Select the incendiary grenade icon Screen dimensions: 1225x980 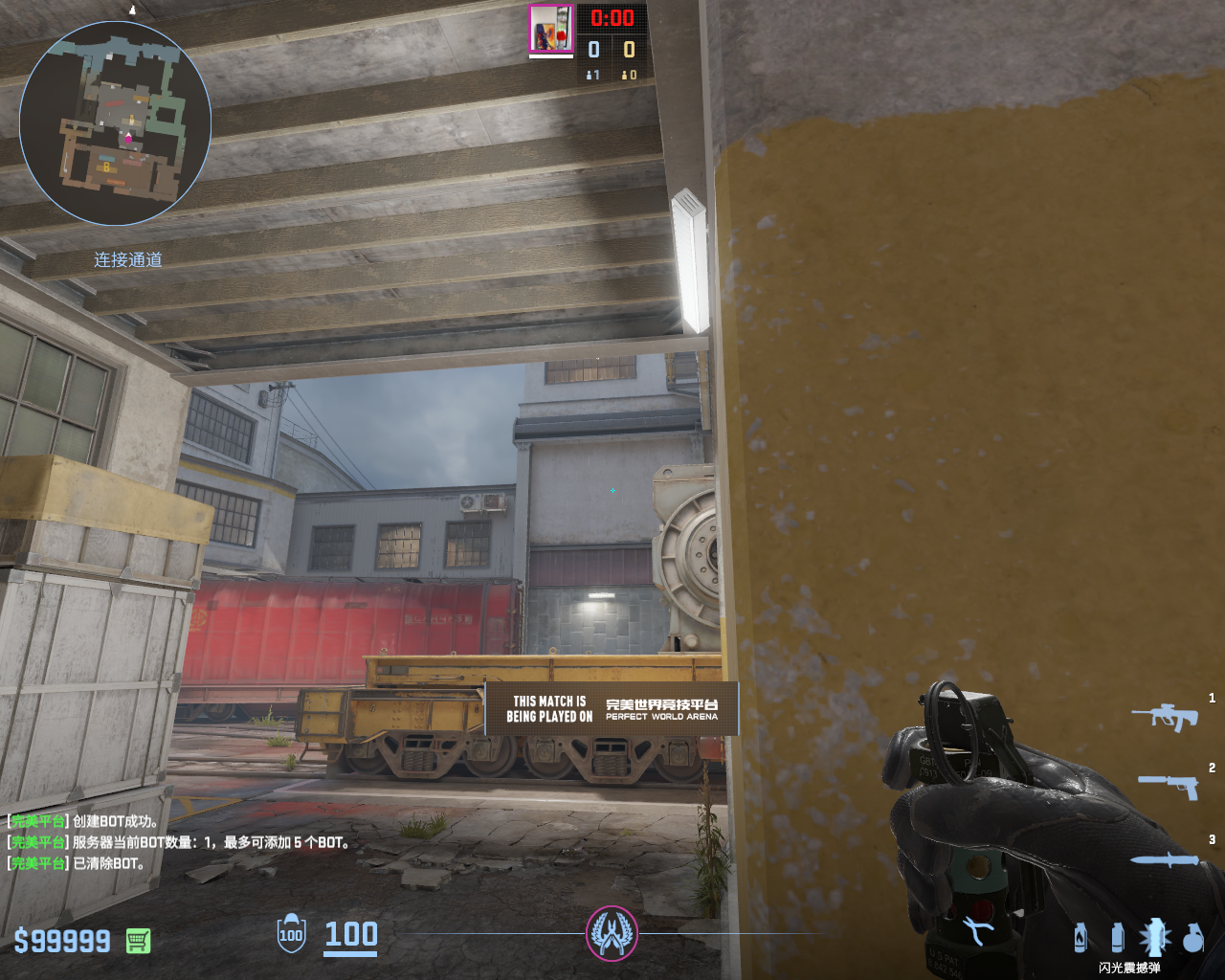1080,937
